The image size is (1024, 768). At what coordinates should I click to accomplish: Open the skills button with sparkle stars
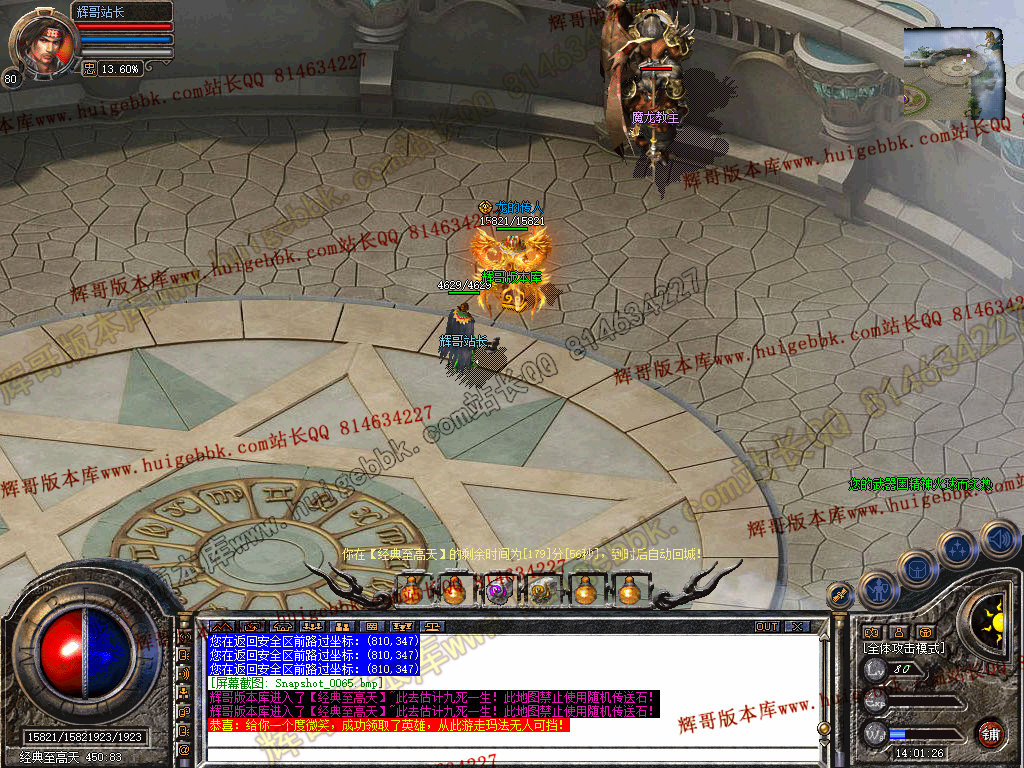[x=957, y=548]
